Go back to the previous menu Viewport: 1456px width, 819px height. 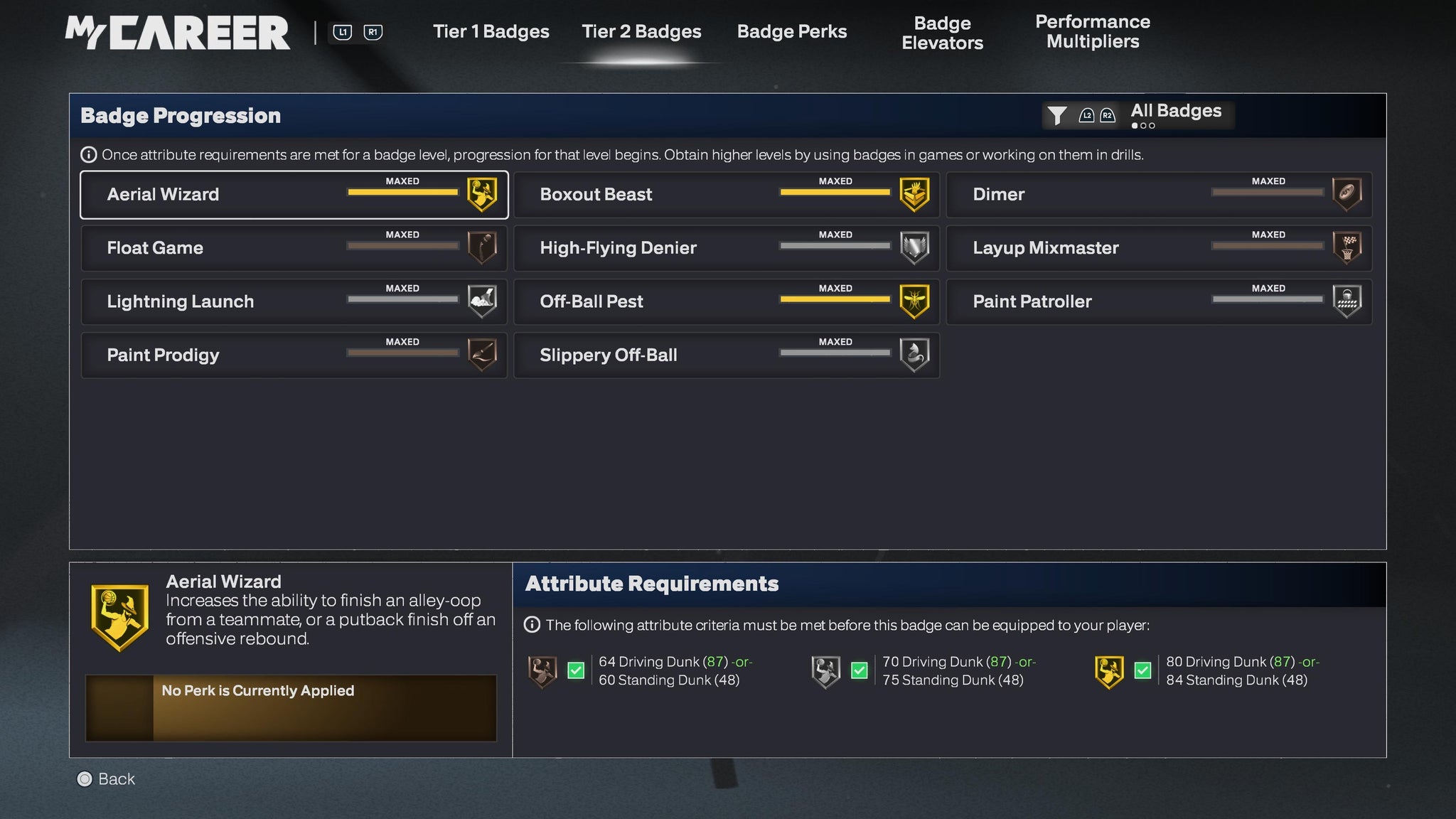(x=106, y=779)
